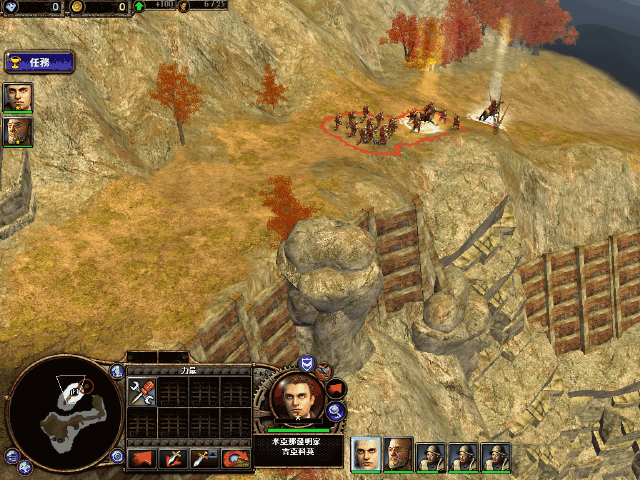Click the red flag command button
Viewport: 640px width, 480px height.
click(x=142, y=458)
